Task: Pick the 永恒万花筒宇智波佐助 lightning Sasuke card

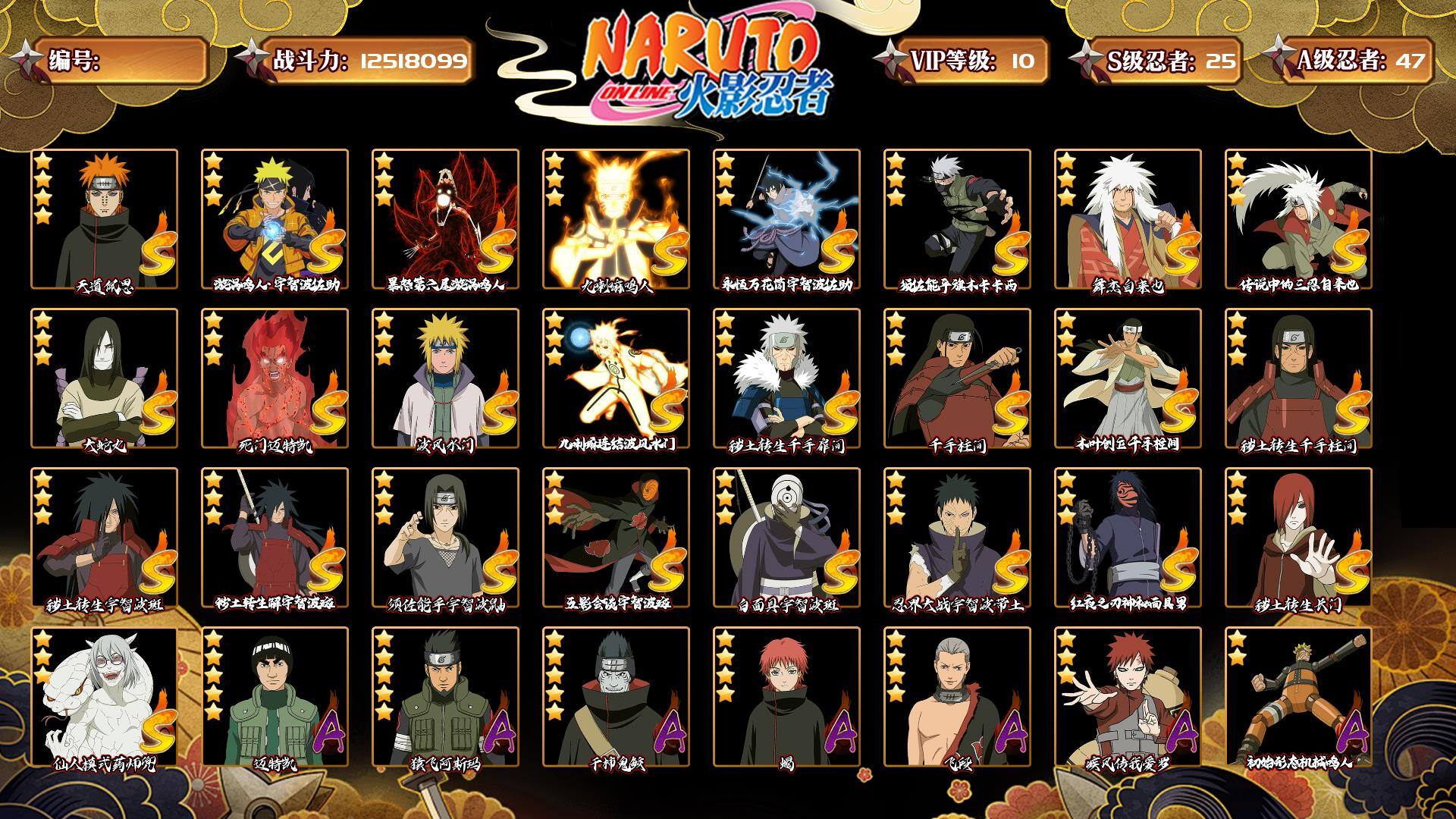Action: pos(786,219)
